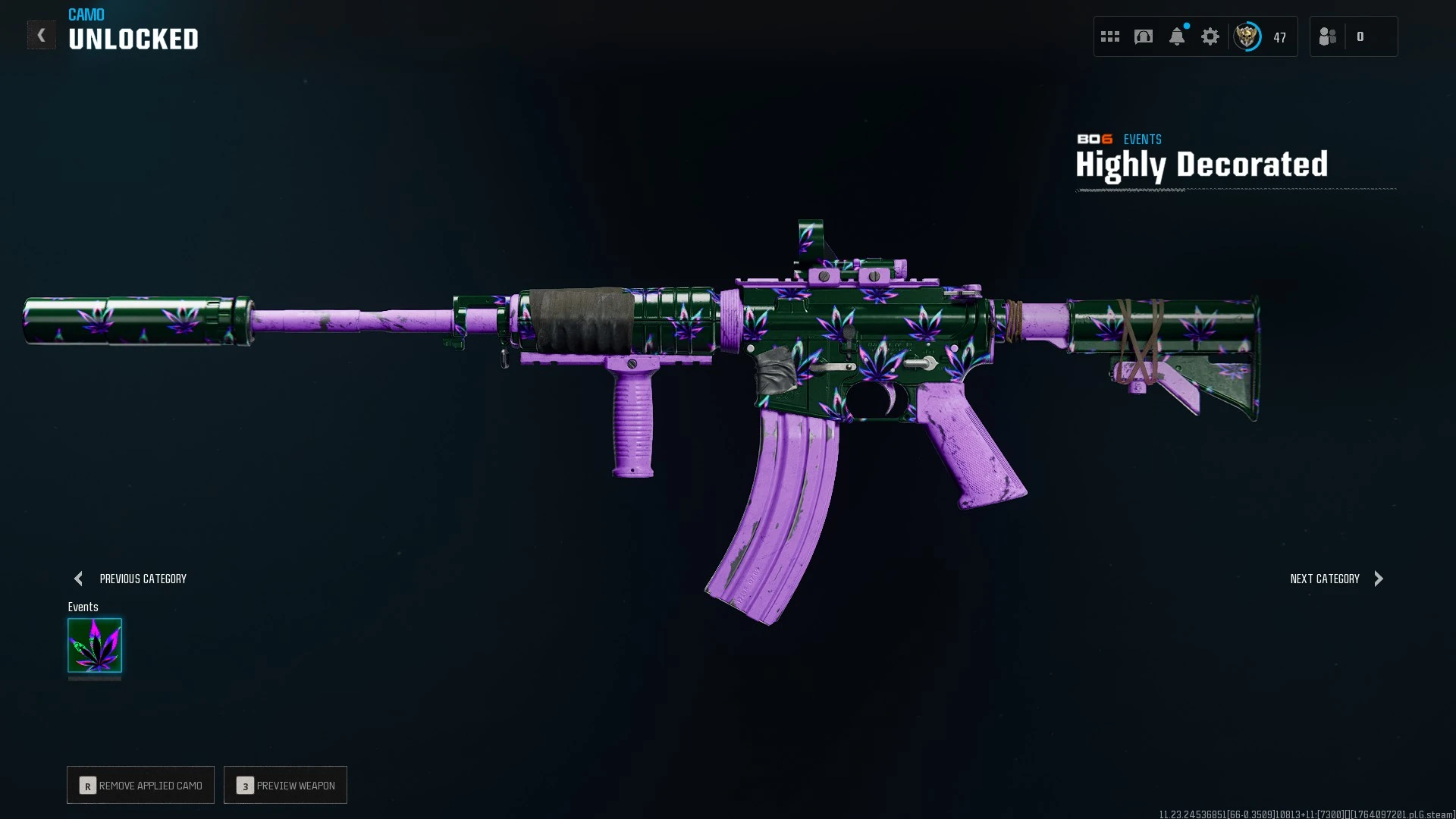The height and width of the screenshot is (819, 1456).
Task: Click the Highly Decorated title
Action: tap(1201, 165)
